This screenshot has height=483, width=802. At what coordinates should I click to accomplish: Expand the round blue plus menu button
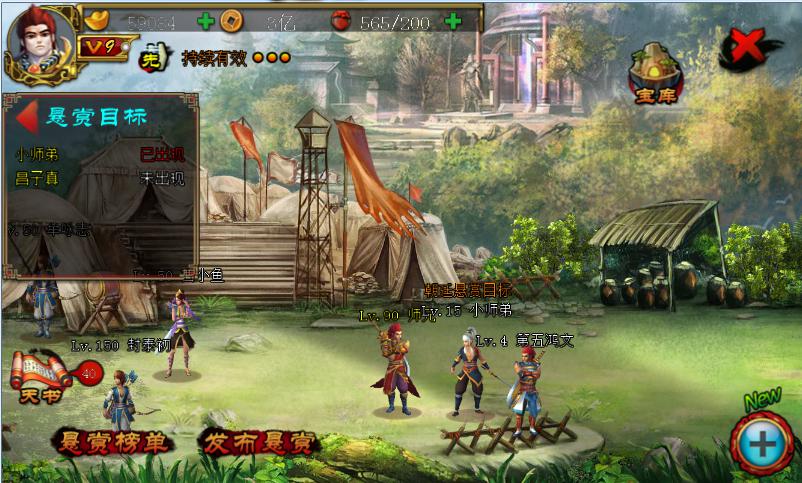point(763,441)
